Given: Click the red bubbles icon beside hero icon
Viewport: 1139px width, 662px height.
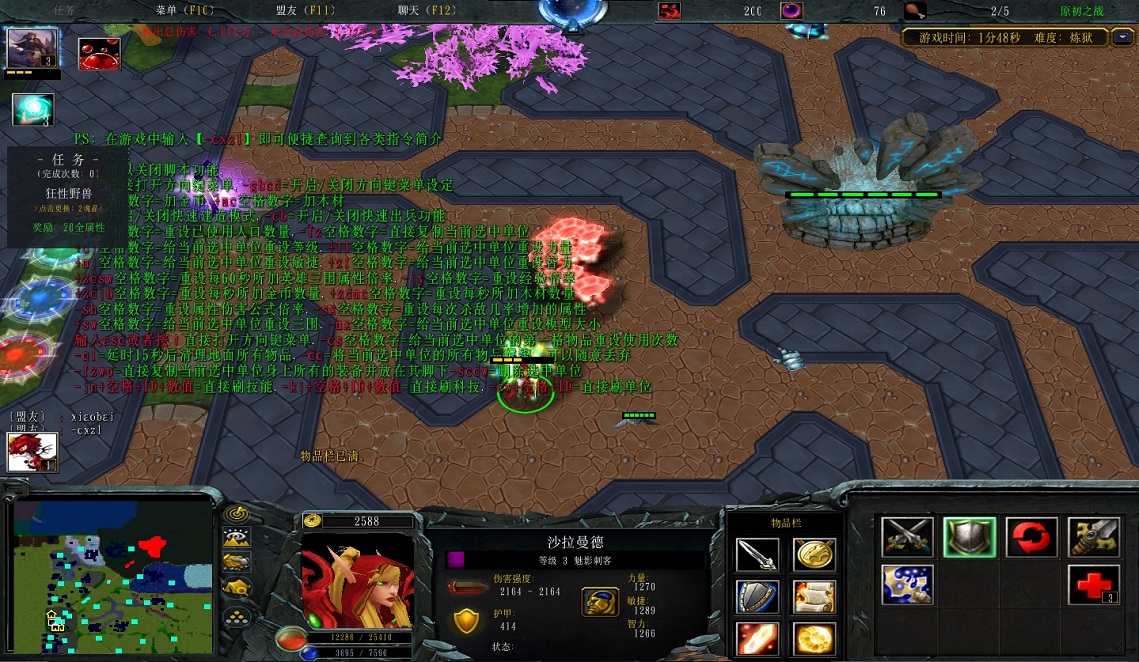Looking at the screenshot, I should point(99,53).
